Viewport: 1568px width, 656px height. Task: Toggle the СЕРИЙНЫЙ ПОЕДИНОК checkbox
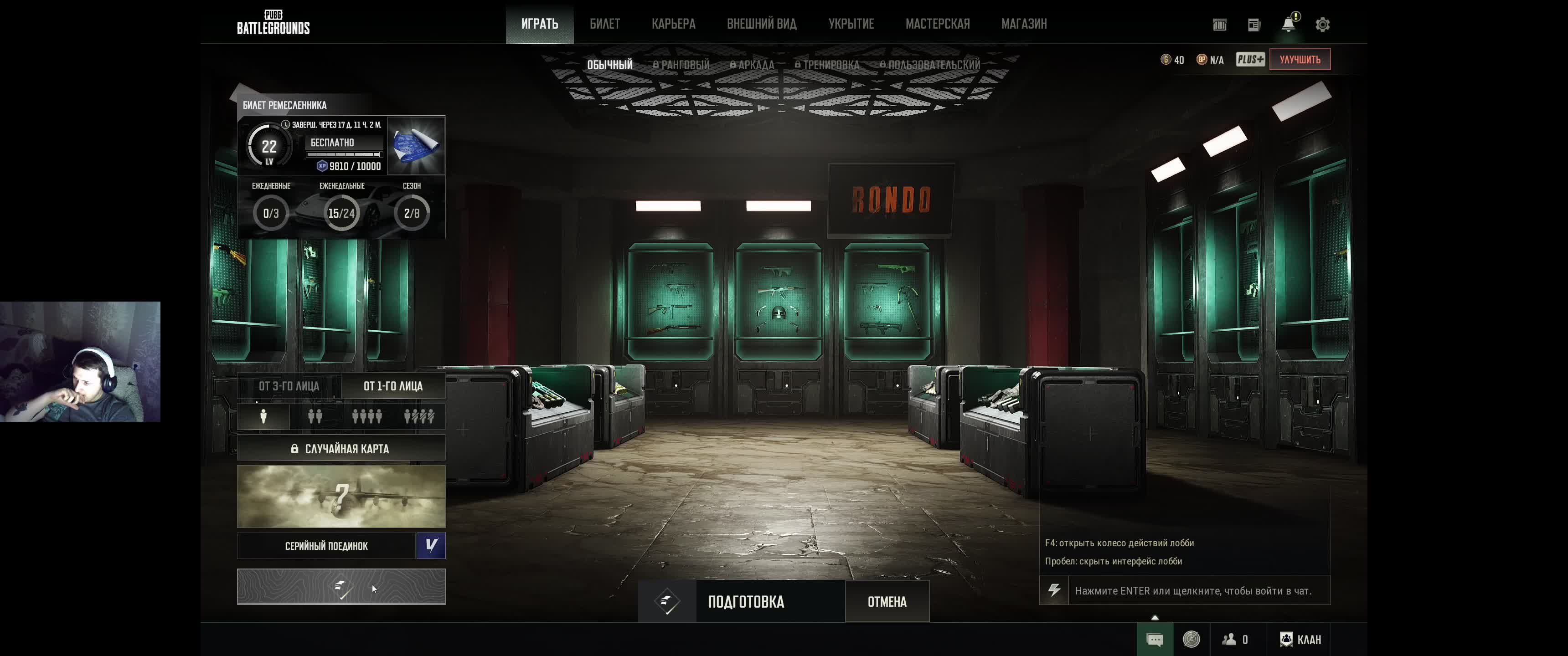[x=430, y=546]
